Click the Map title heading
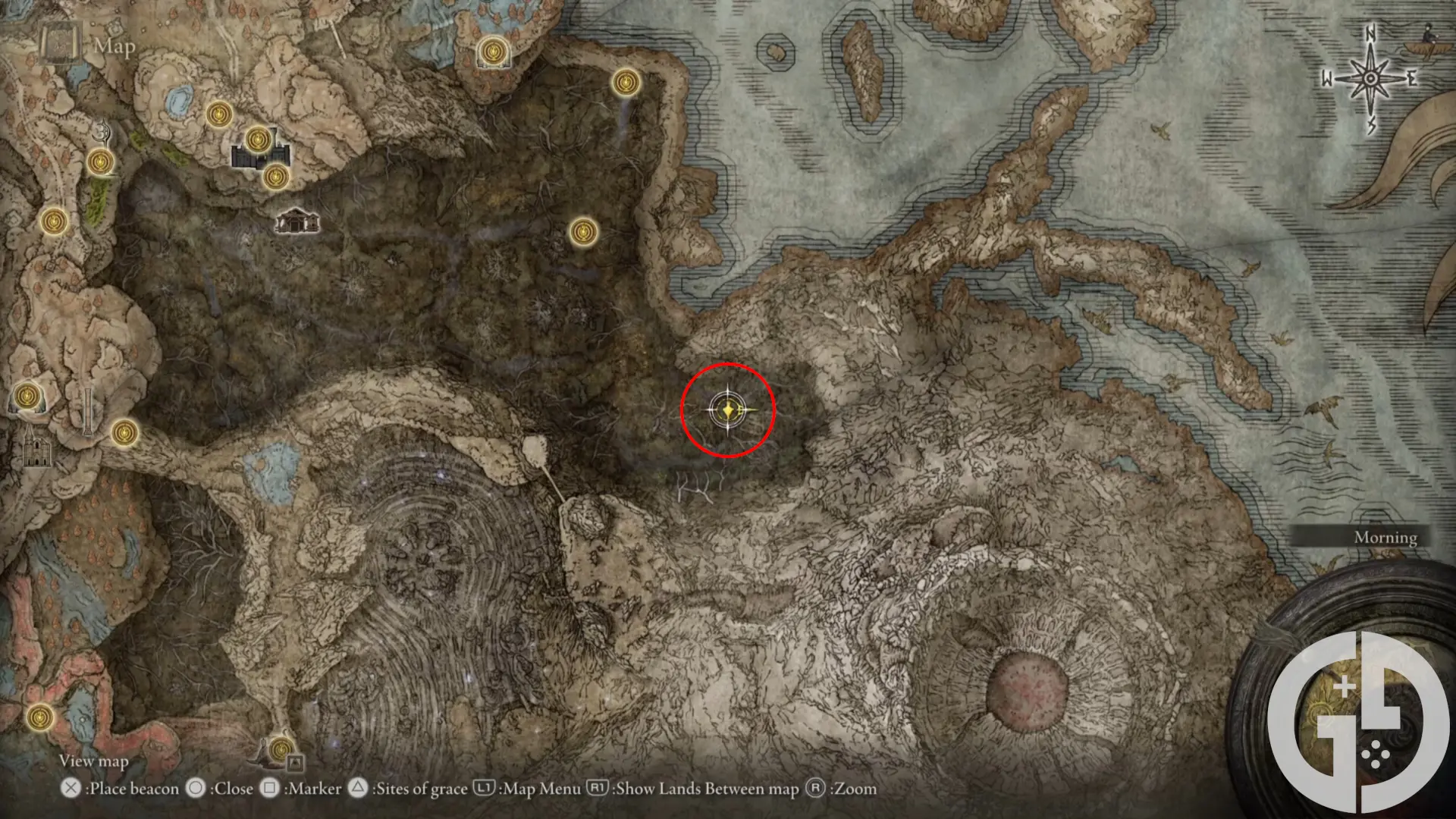The height and width of the screenshot is (819, 1456). 114,47
